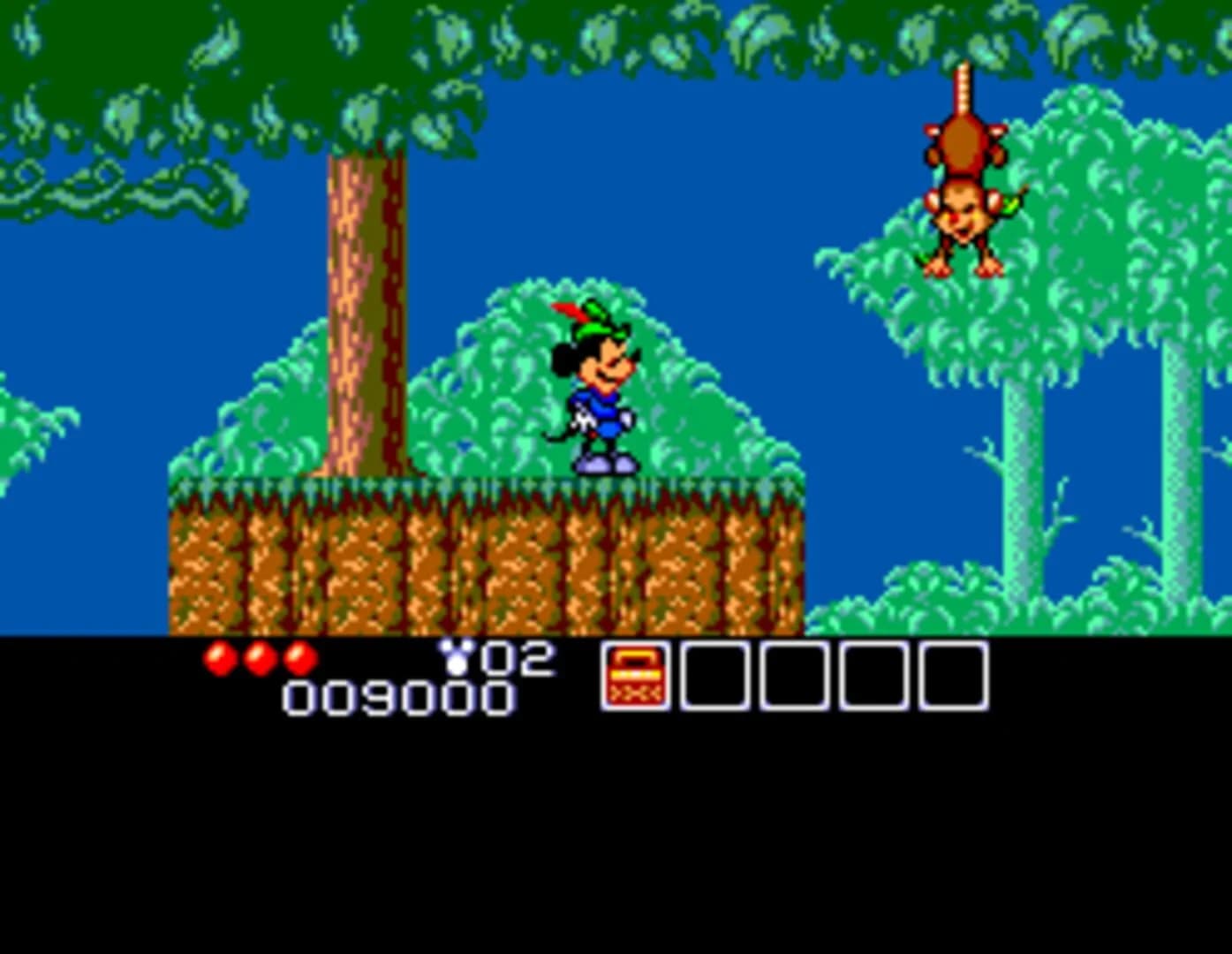1232x954 pixels.
Task: Click the second red apple health icon
Action: 261,657
